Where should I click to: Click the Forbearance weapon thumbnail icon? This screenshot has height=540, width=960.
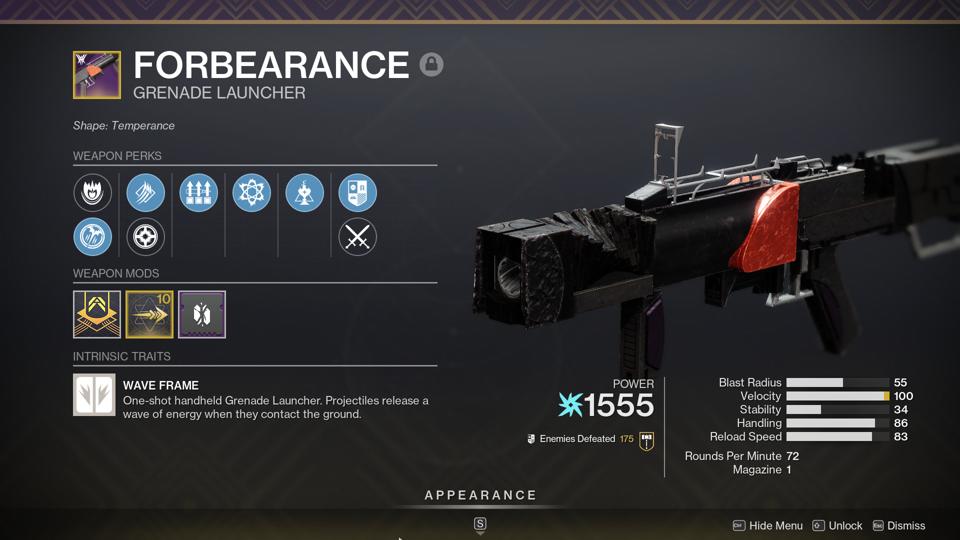coord(97,75)
